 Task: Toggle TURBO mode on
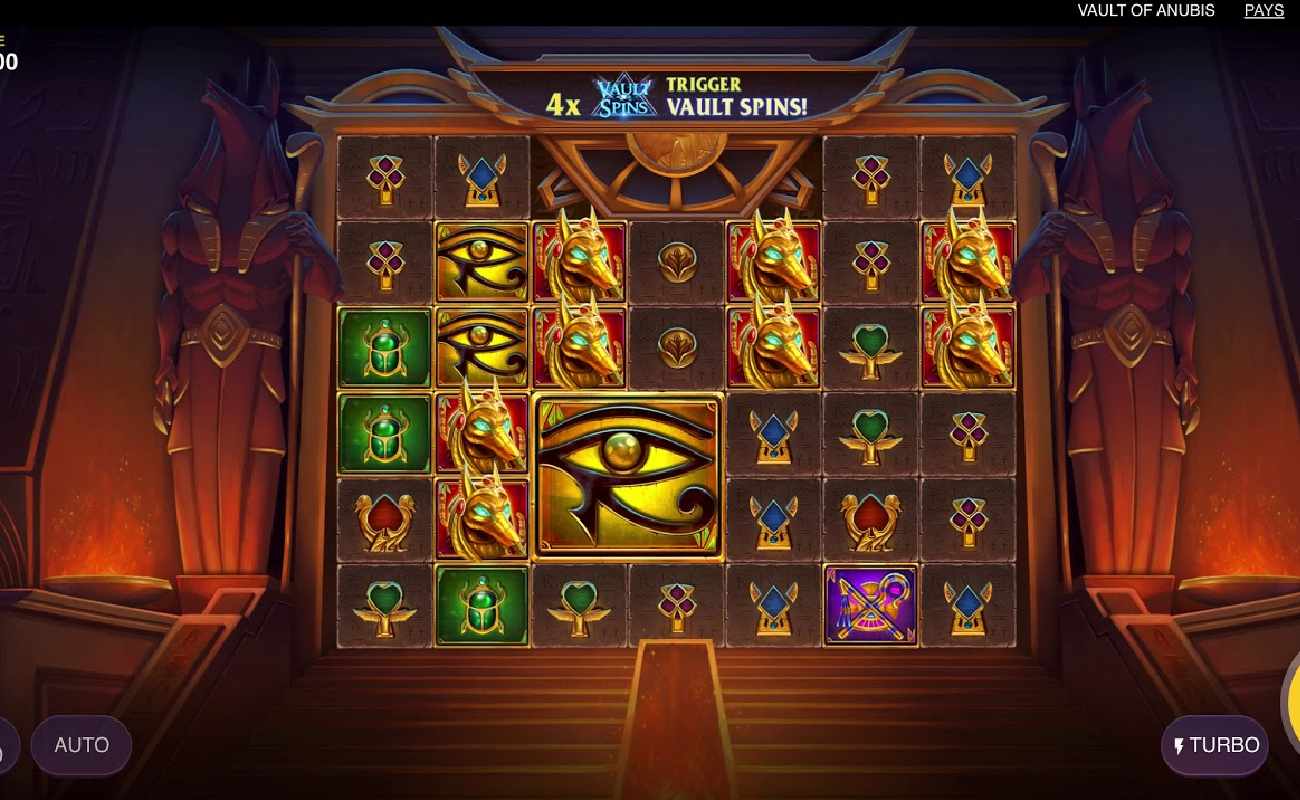(x=1215, y=745)
